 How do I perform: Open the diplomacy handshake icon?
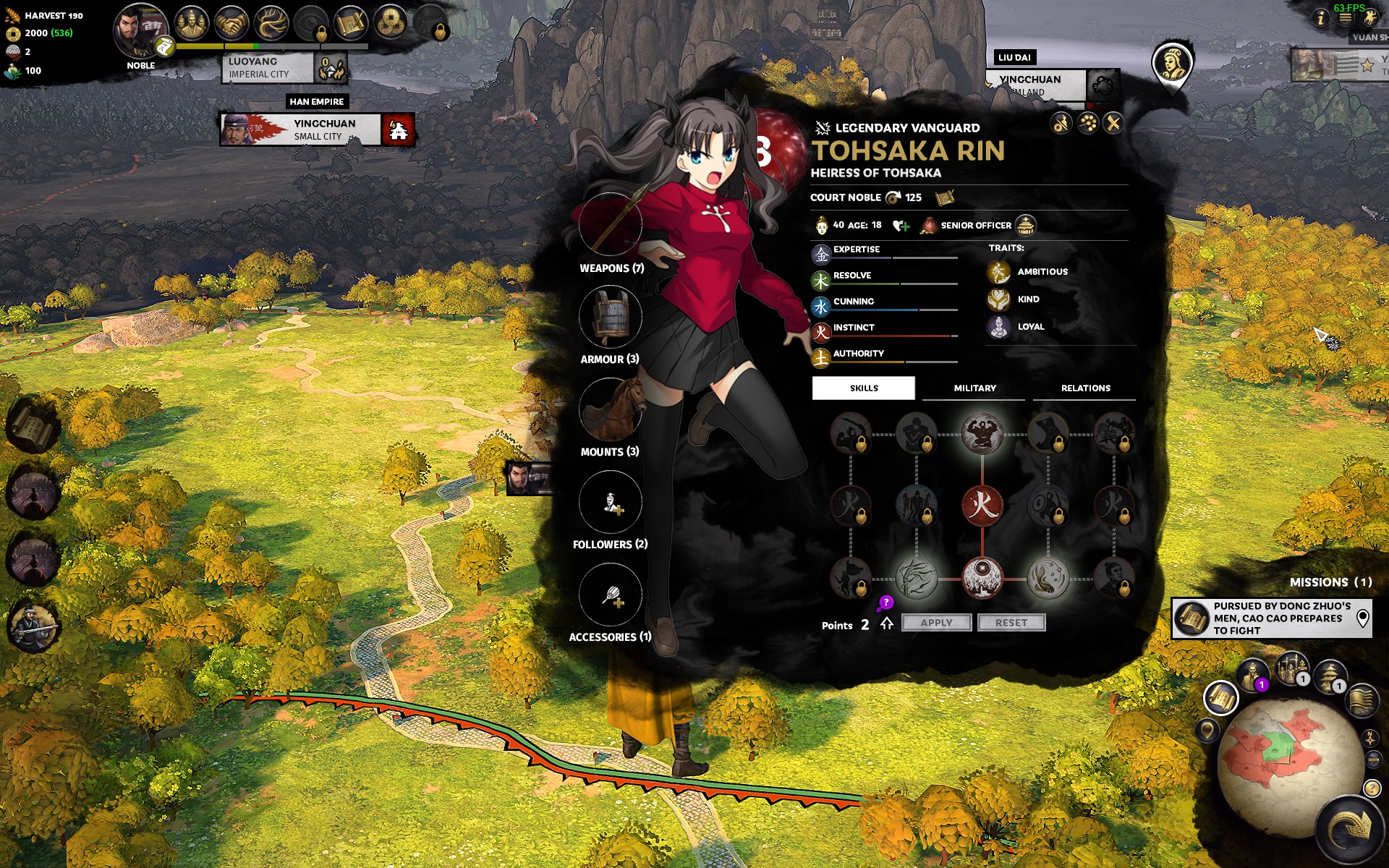(231, 23)
